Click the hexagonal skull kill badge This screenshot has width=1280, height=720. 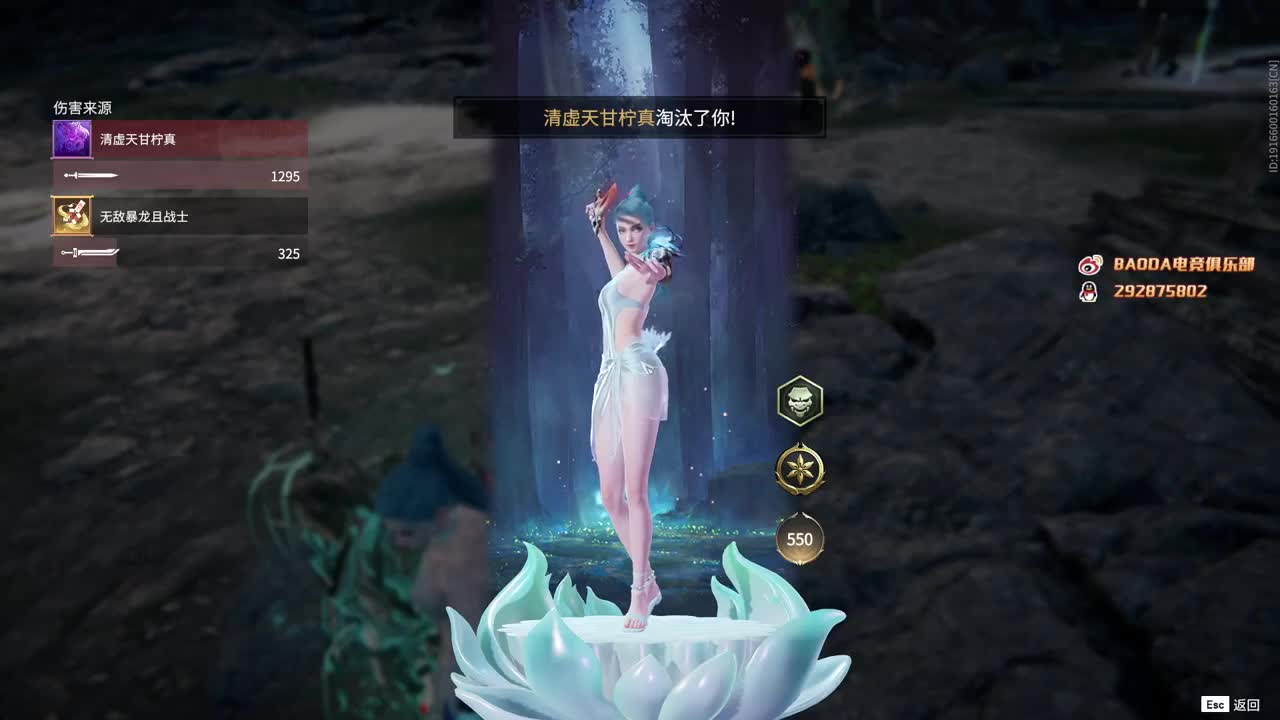tap(800, 400)
